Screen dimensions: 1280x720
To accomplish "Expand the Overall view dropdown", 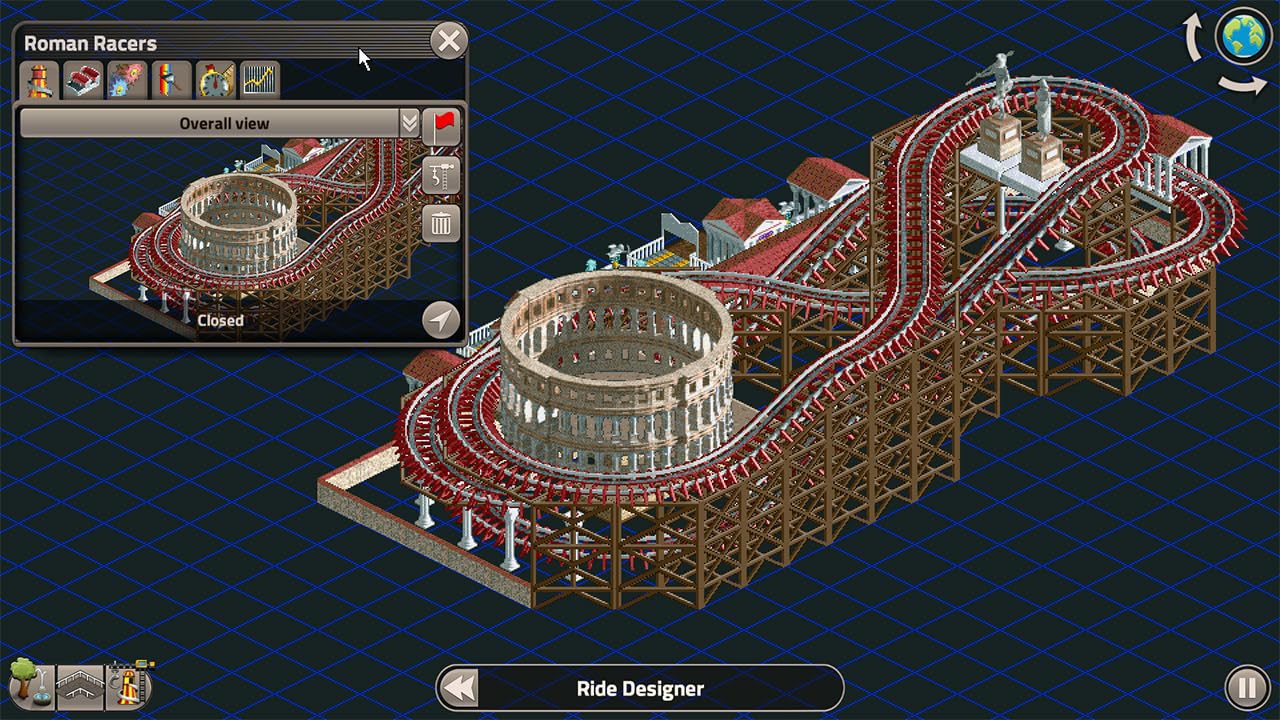I will (410, 122).
